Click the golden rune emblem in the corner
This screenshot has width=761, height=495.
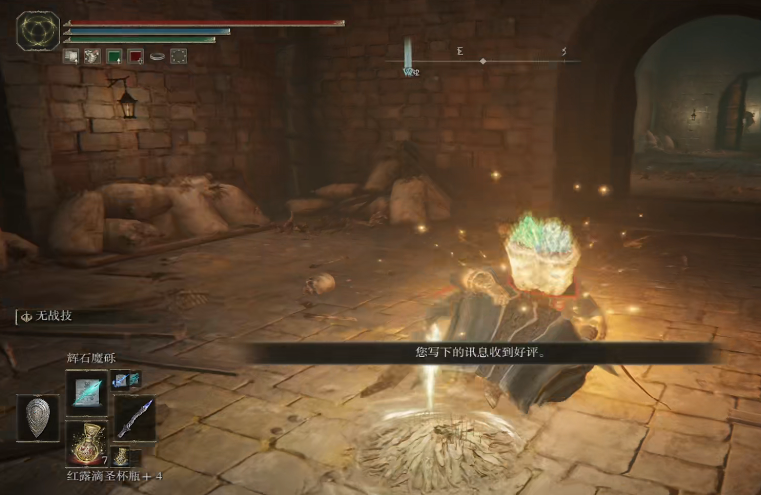38,31
